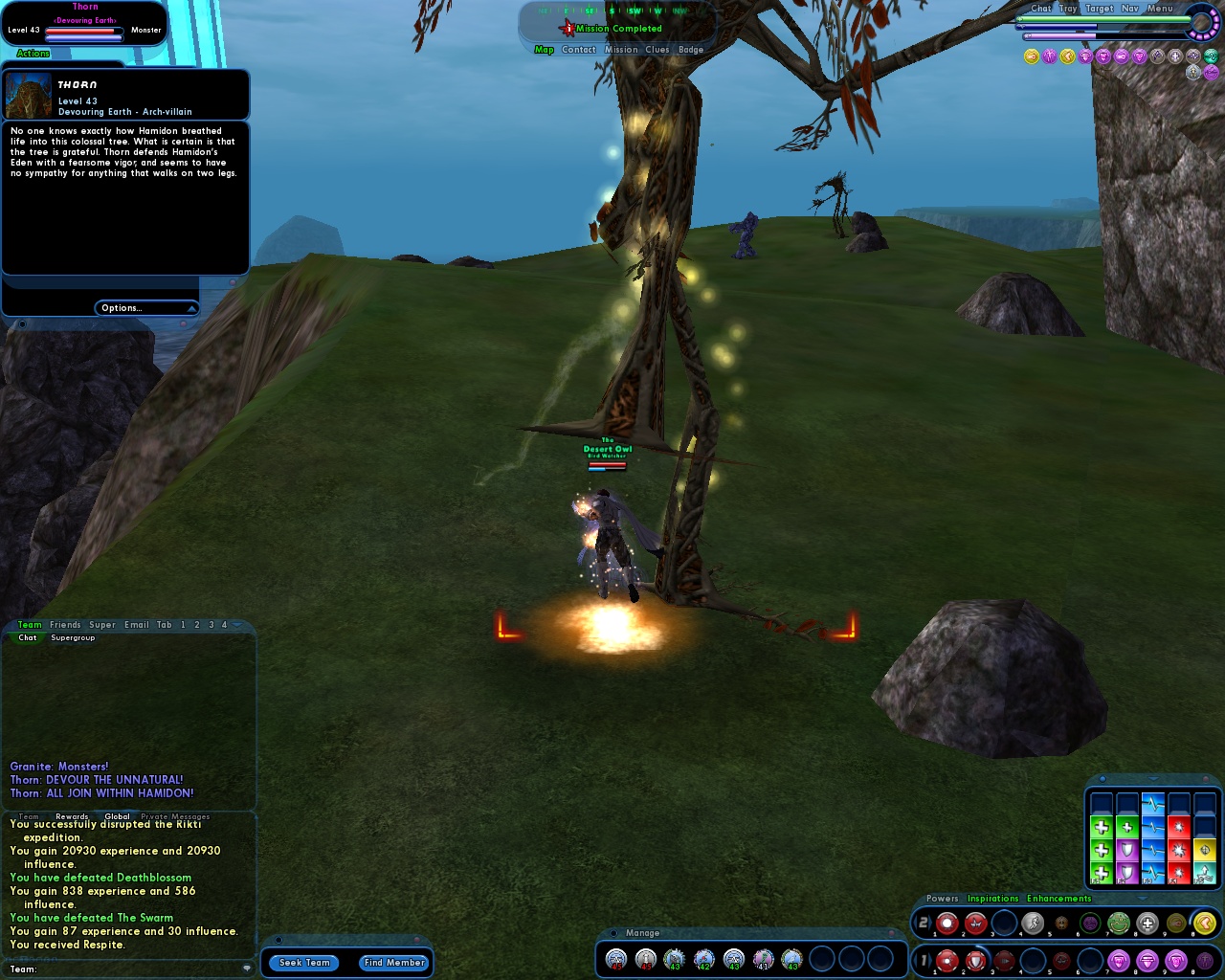Use a purple inspiration from tray 1 slot 7
The width and height of the screenshot is (1225, 980).
tap(1117, 959)
